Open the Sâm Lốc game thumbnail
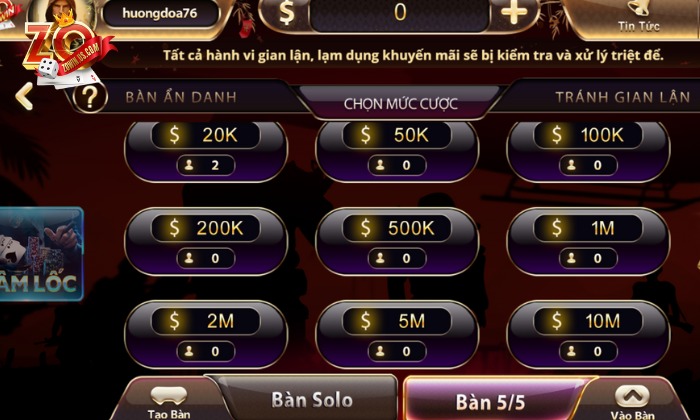The image size is (700, 420). click(x=40, y=255)
